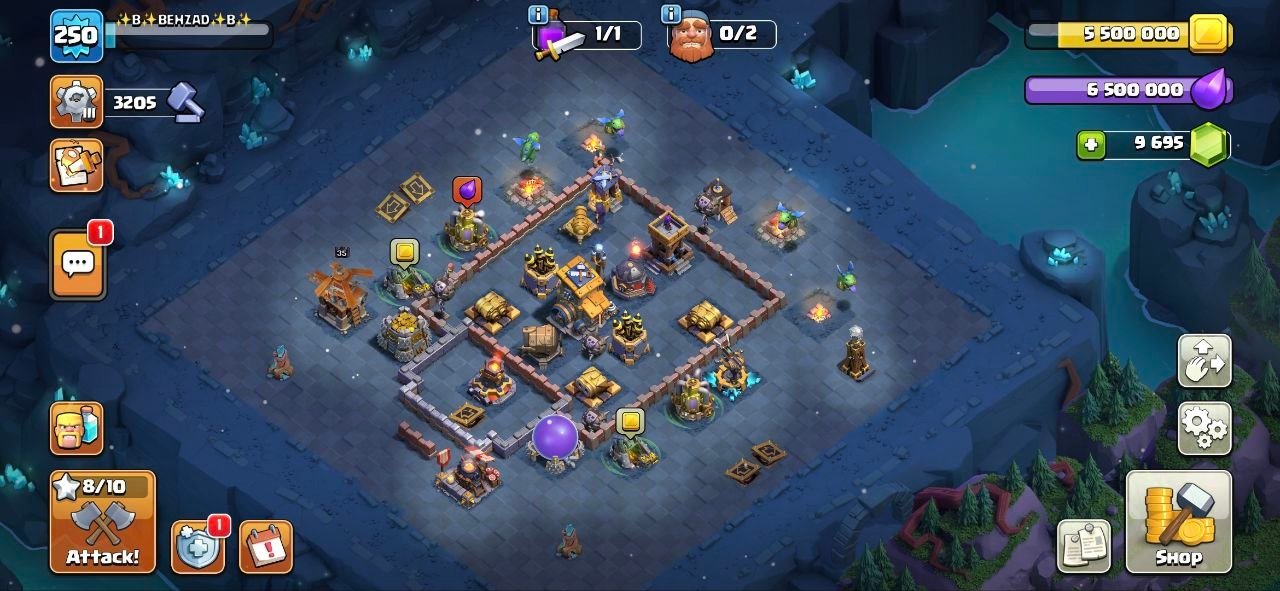The image size is (1280, 591).
Task: Show info for the 0/2 builder counter
Action: [671, 14]
